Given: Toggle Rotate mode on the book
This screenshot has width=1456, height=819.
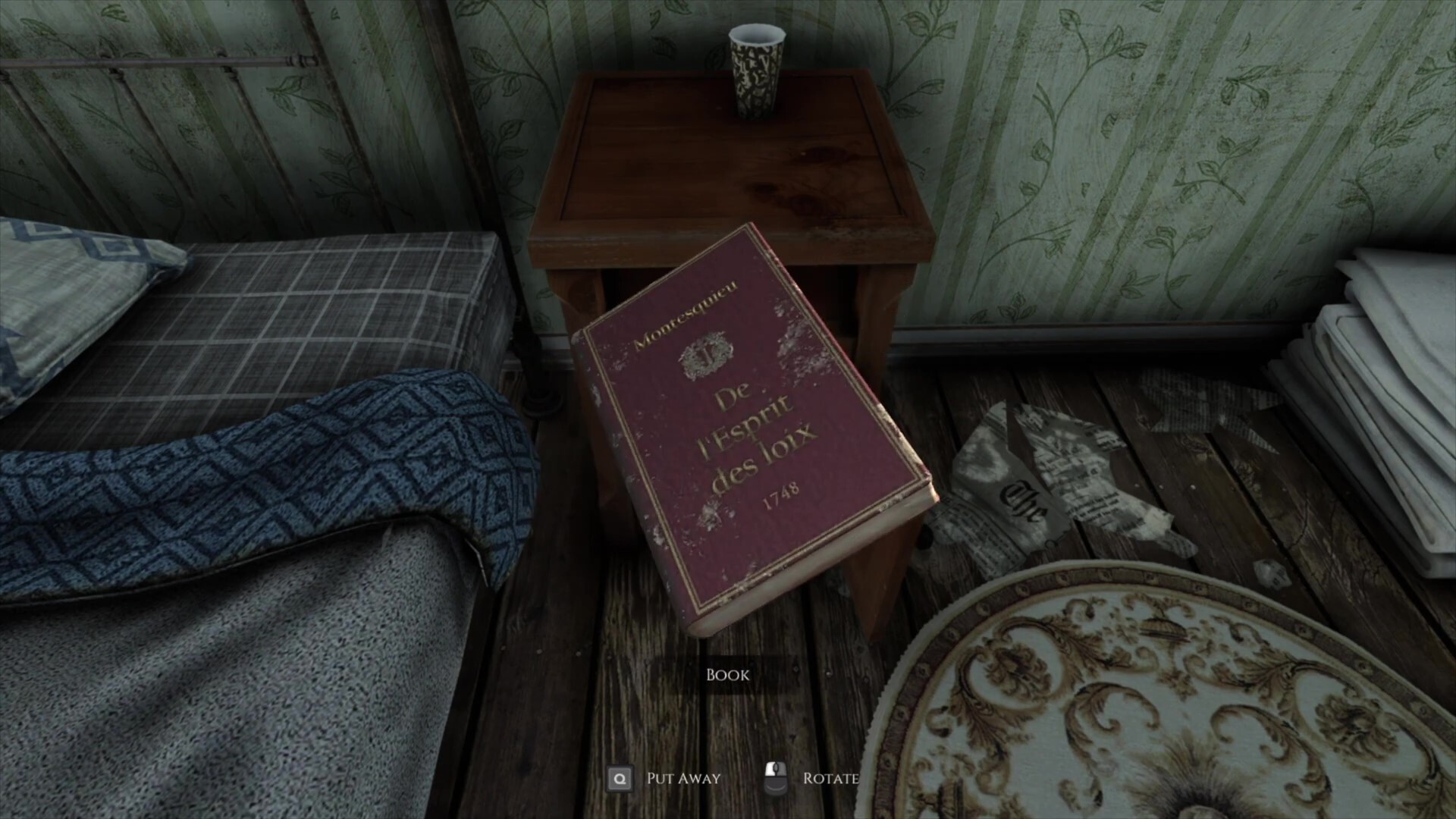Looking at the screenshot, I should pos(830,777).
